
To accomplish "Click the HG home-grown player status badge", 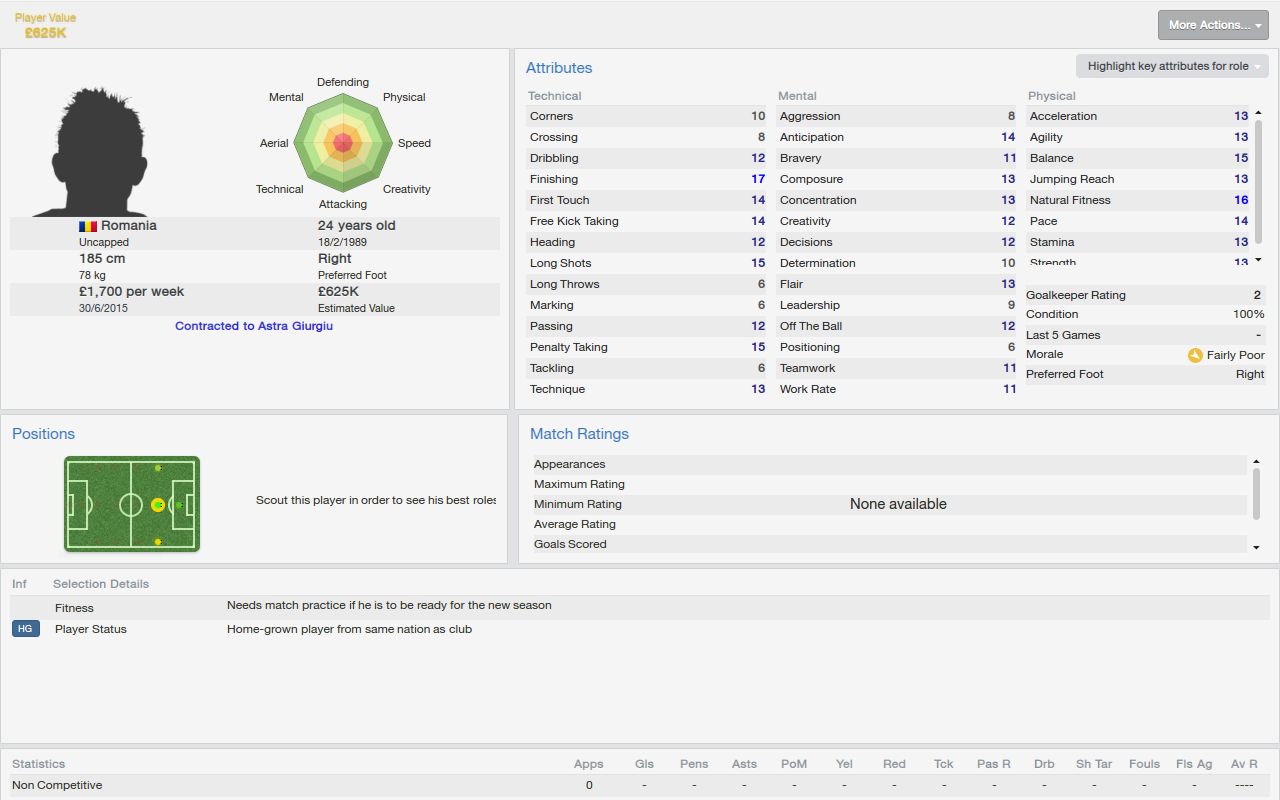I will point(24,629).
